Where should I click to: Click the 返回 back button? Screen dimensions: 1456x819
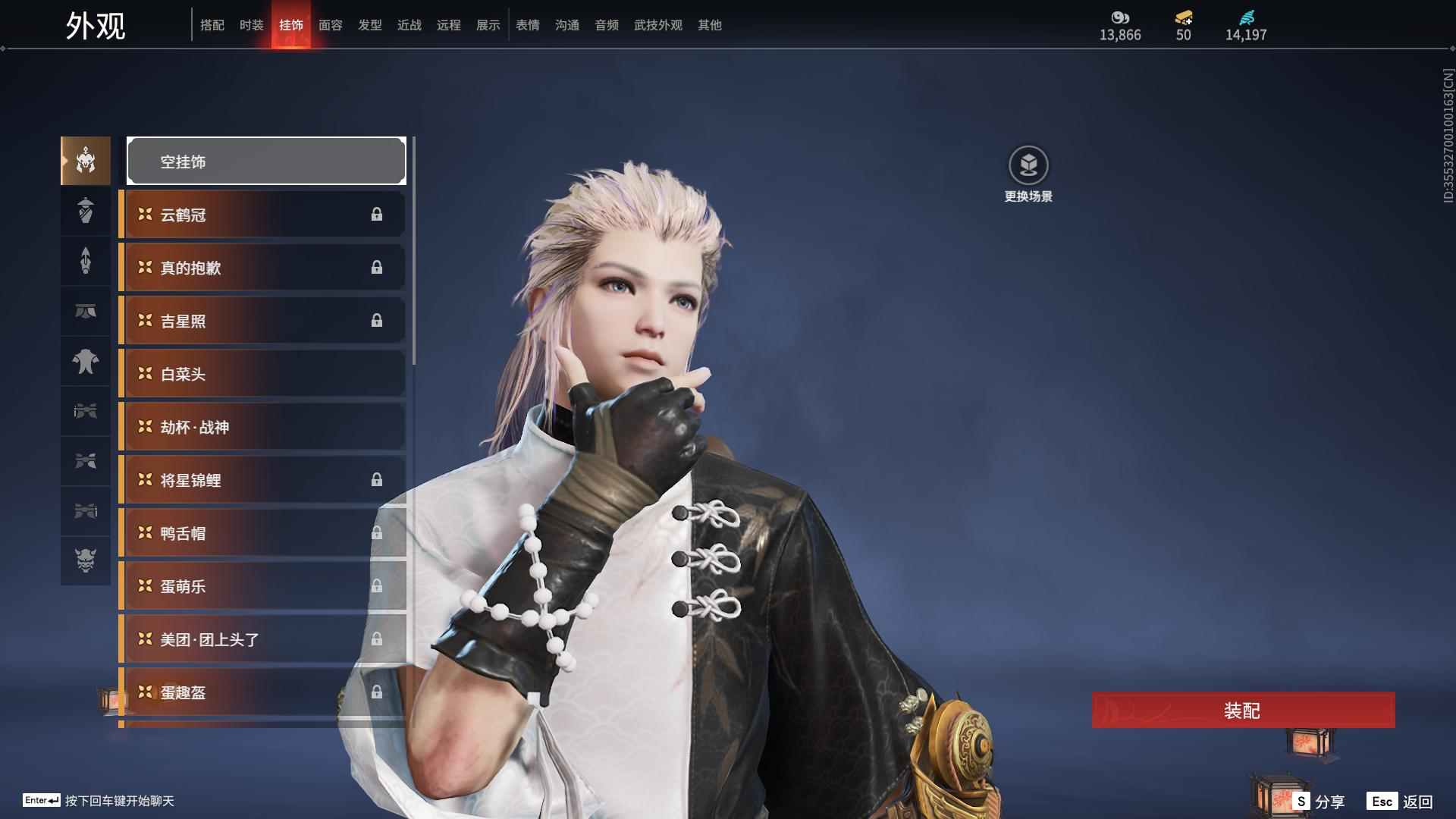point(1401,802)
